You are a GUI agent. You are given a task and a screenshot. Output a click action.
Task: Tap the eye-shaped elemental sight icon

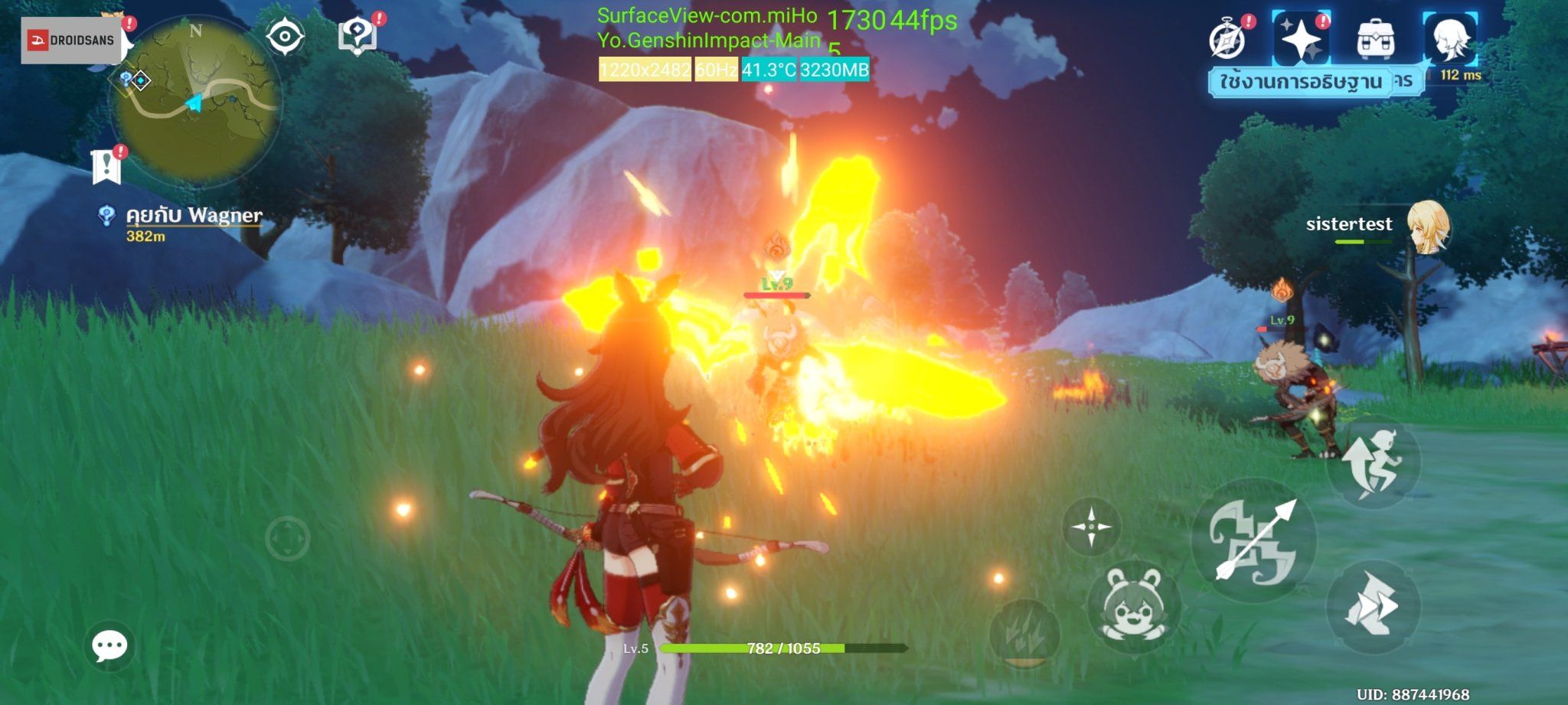(285, 37)
